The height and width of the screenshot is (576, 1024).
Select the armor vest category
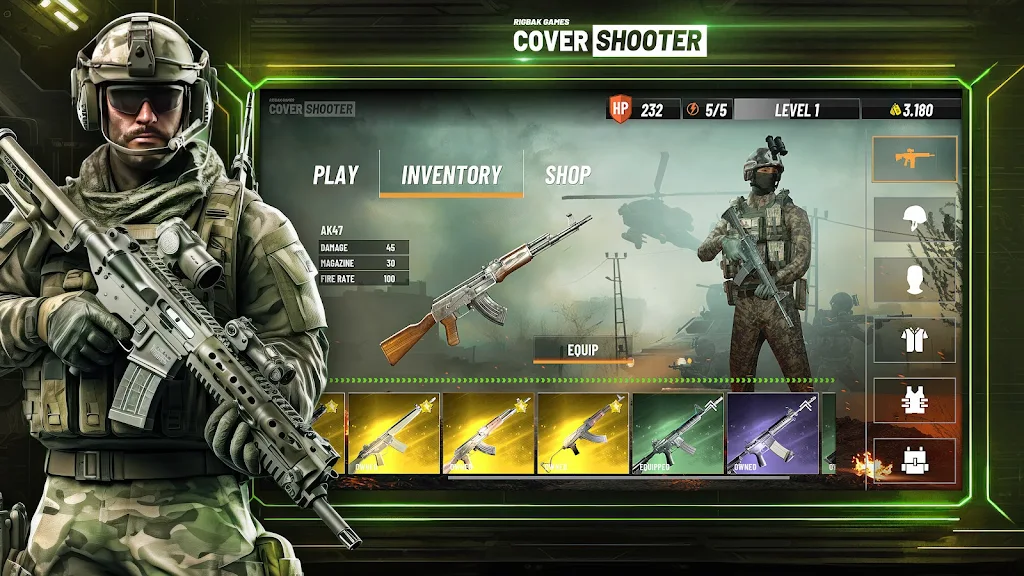(x=914, y=400)
